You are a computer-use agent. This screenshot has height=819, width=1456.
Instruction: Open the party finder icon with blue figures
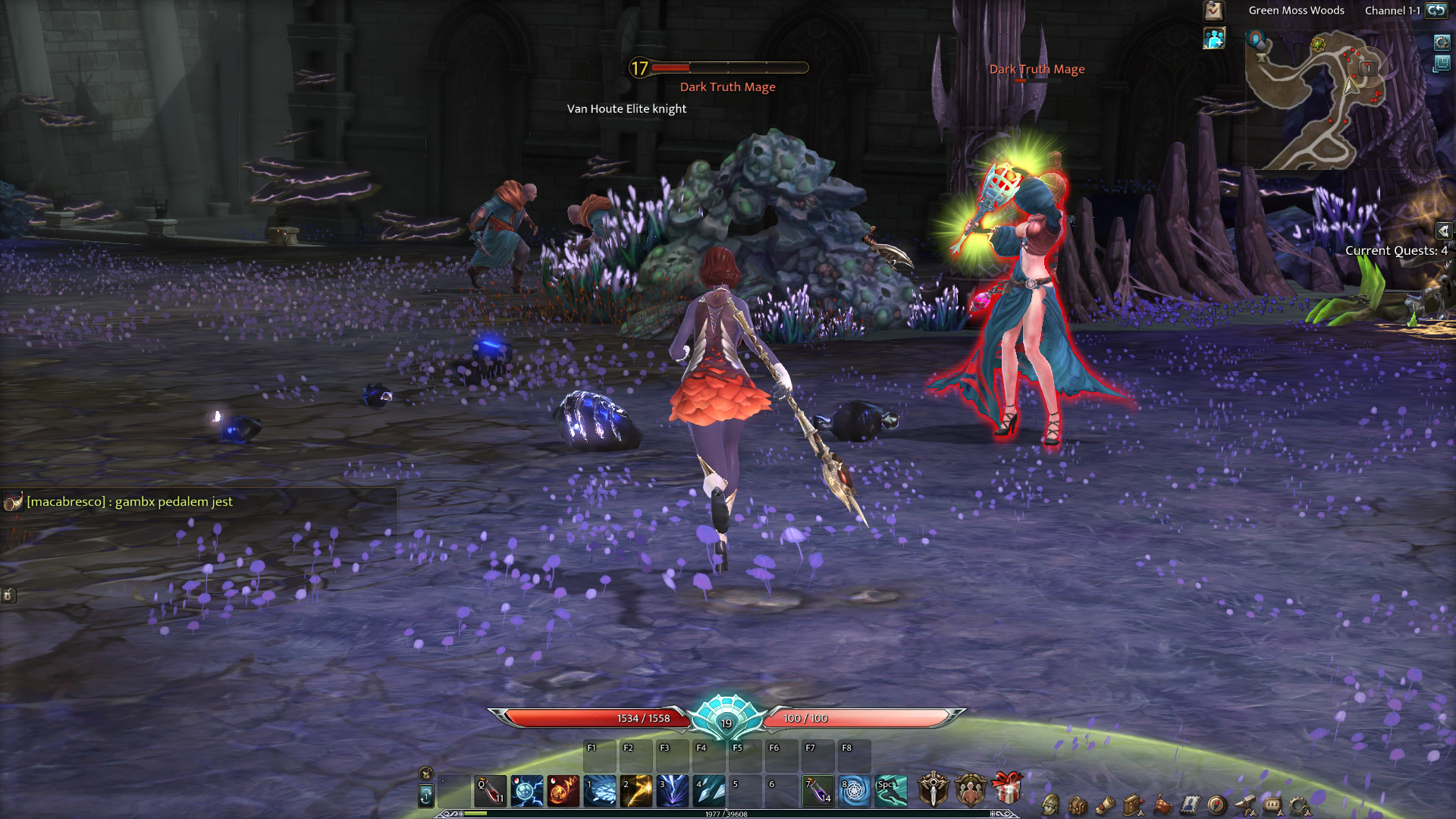click(1214, 39)
